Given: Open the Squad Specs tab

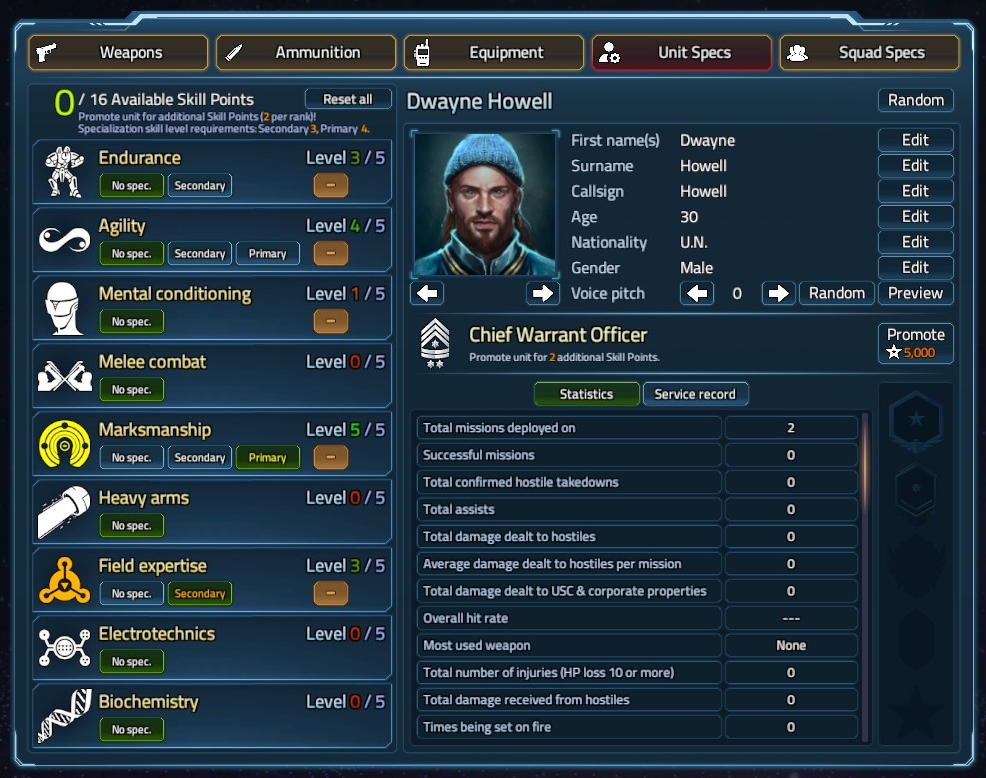Looking at the screenshot, I should [x=869, y=53].
